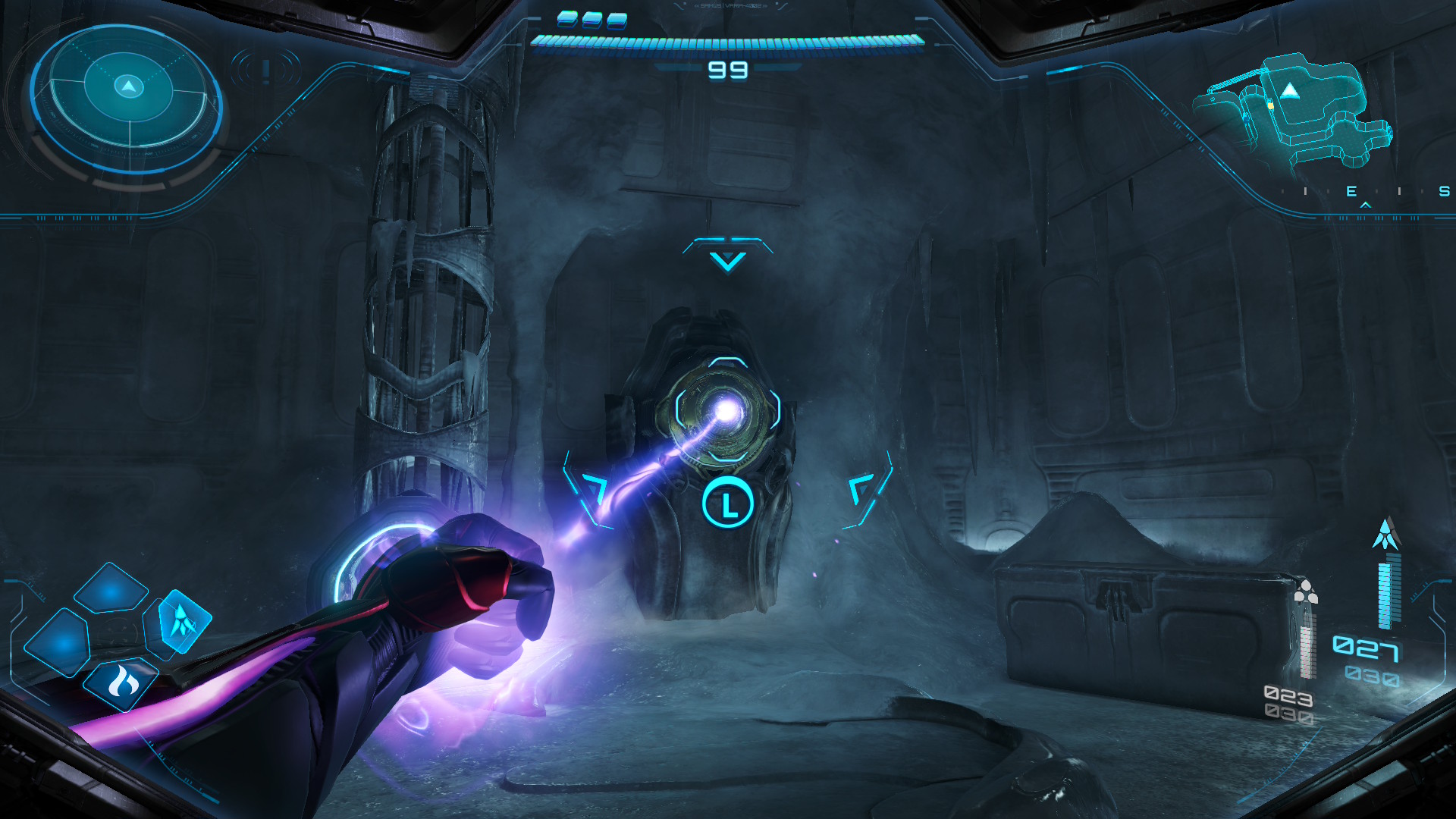Click the threat warning exclamation indicator
Viewport: 1456px width, 819px height.
pos(265,71)
